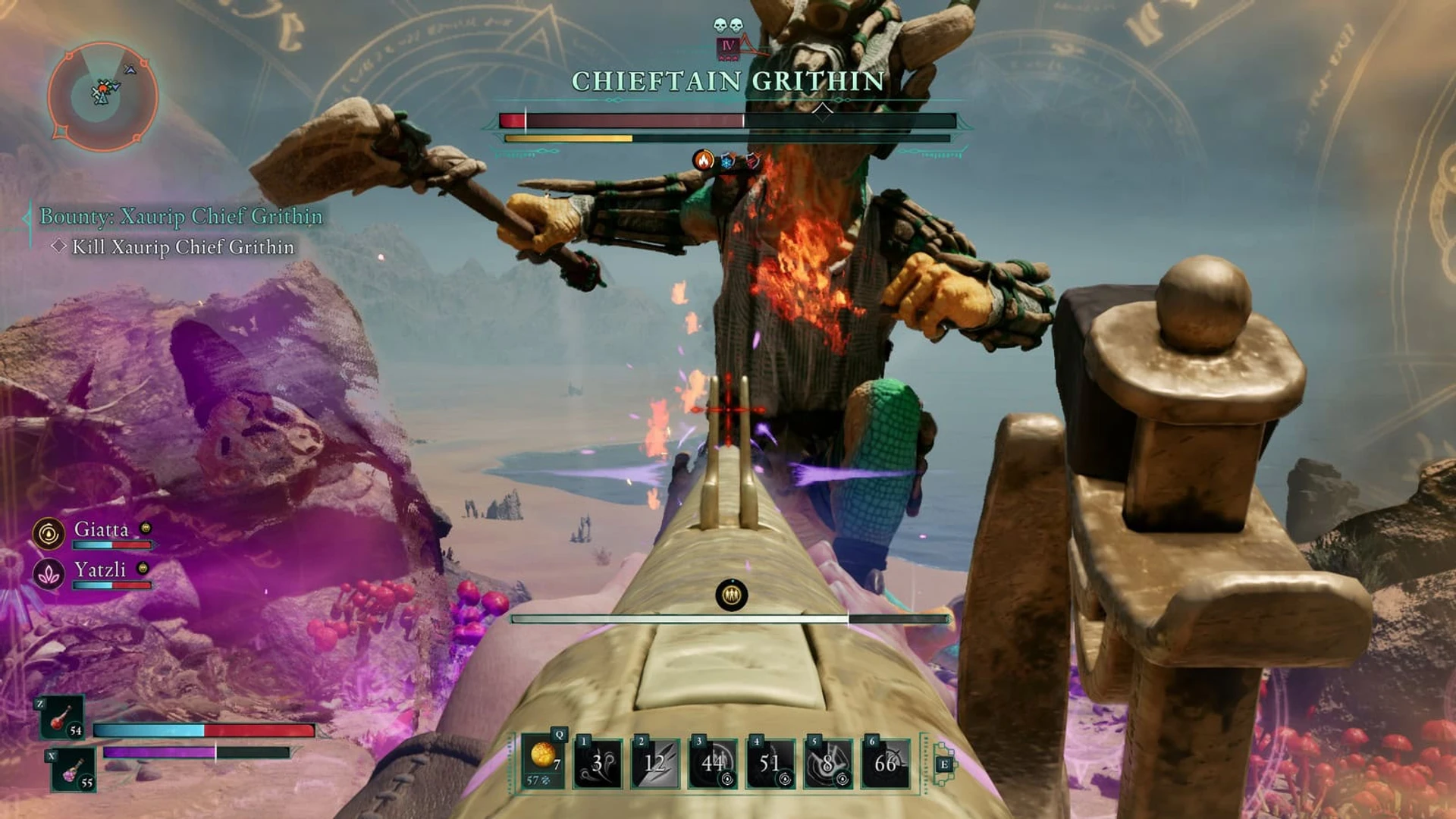Use the pink essence potion slot

(74, 770)
